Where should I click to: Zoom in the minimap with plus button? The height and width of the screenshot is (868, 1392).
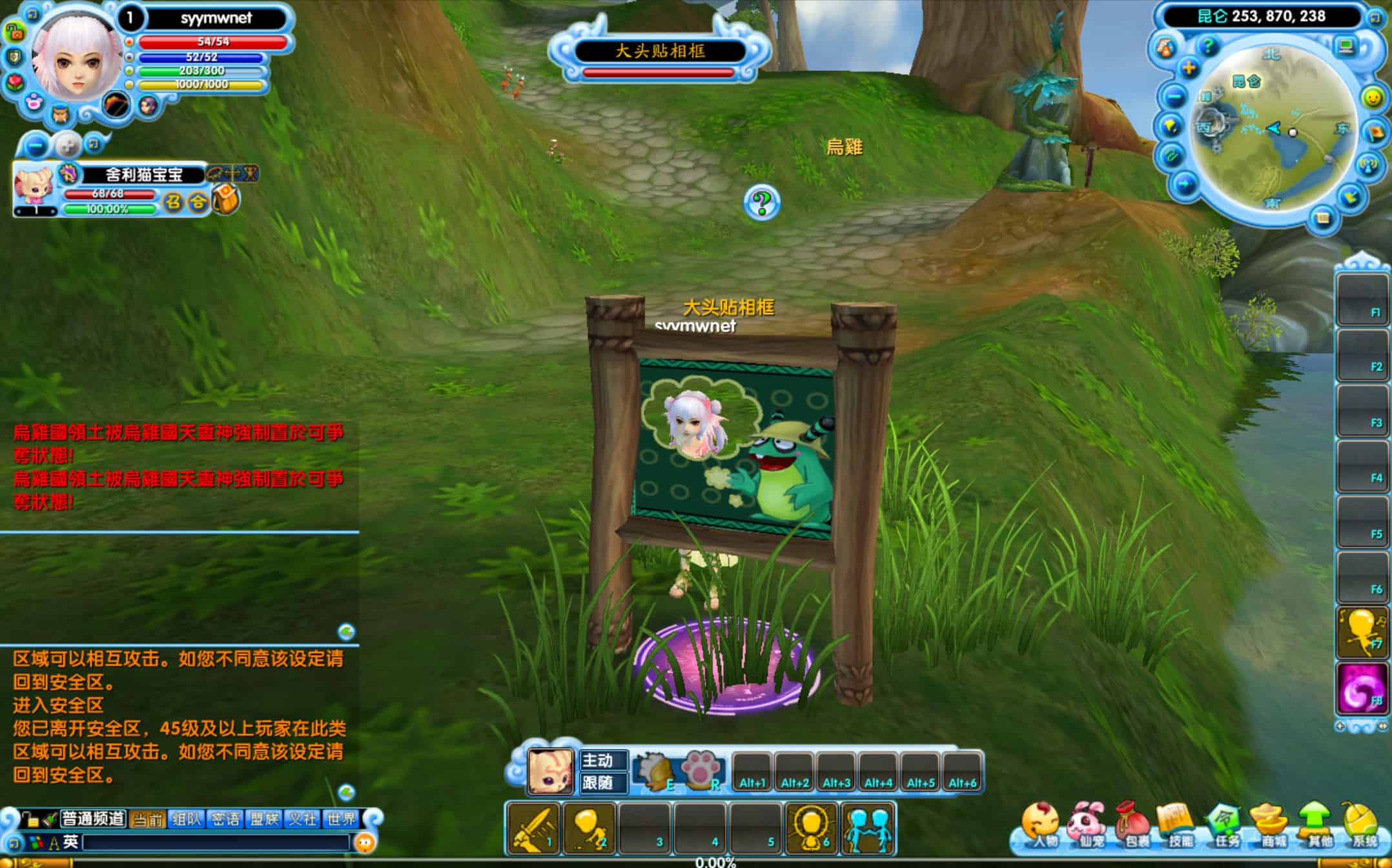[x=1189, y=68]
